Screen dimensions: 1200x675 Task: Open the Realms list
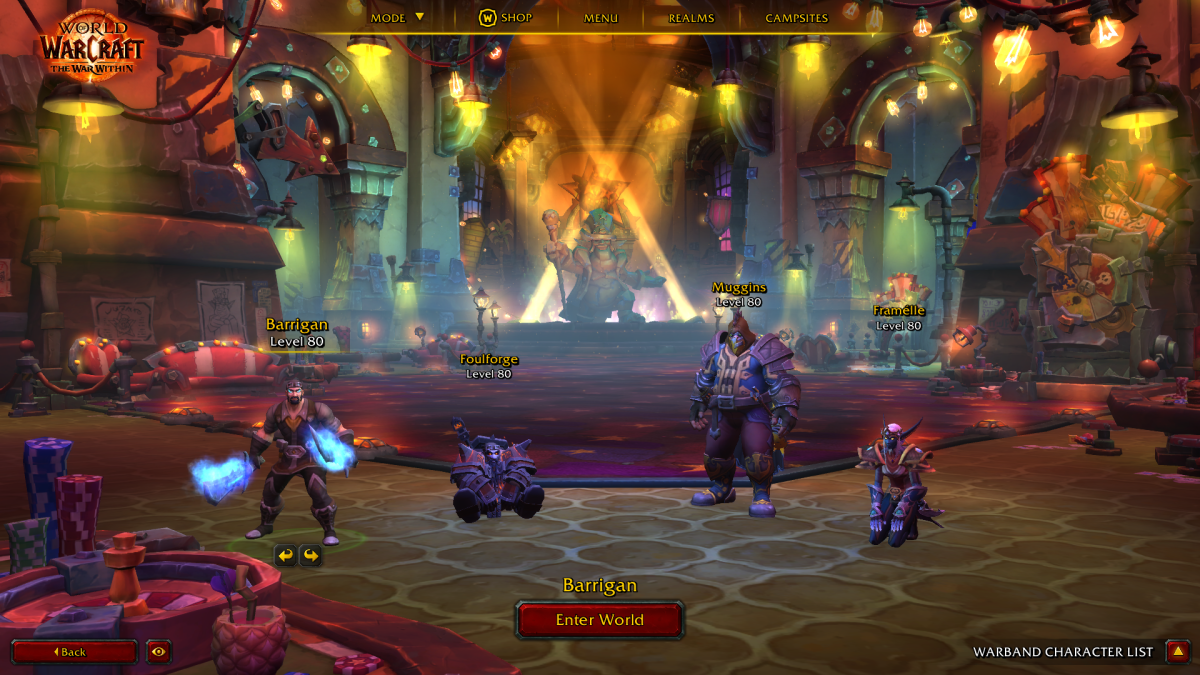click(x=691, y=18)
